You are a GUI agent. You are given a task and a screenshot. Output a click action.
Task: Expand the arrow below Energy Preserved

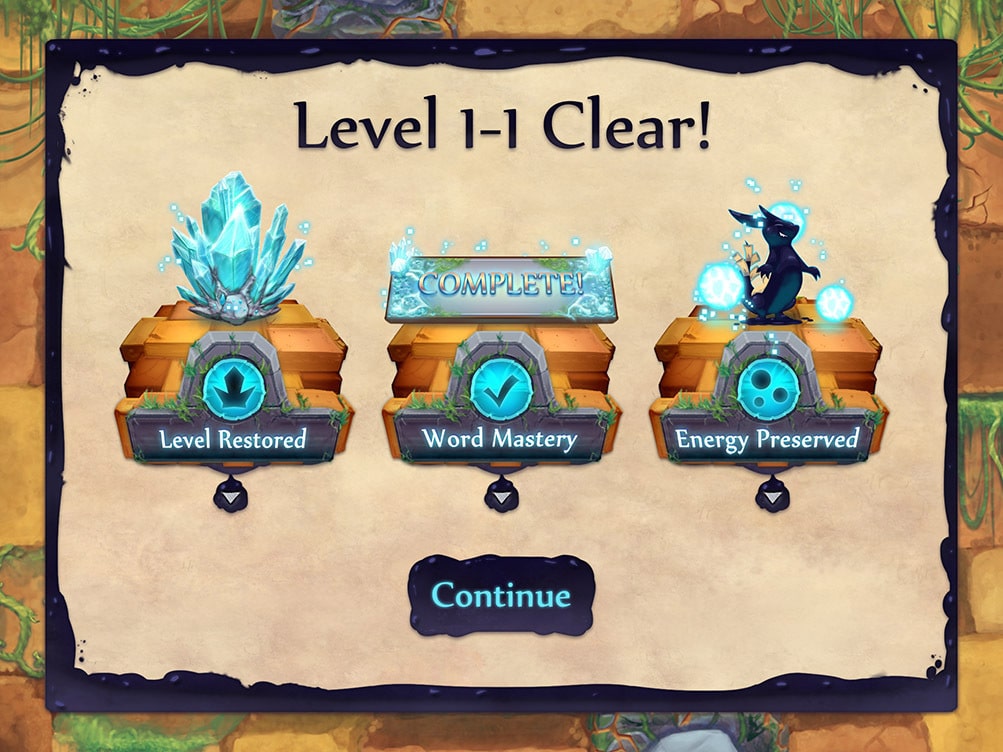[x=771, y=496]
